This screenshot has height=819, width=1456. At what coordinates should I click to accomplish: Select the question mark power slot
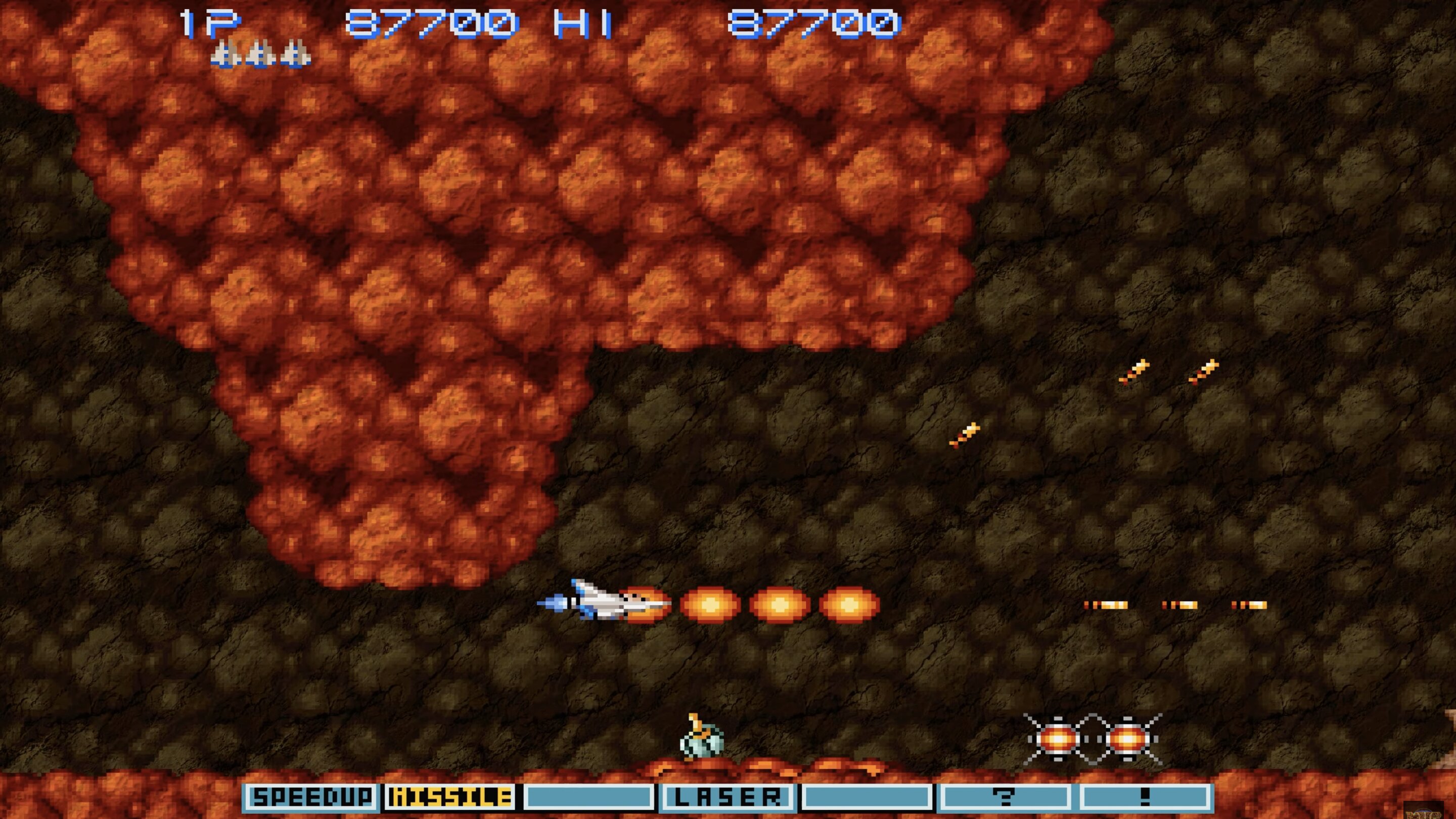point(1005,798)
